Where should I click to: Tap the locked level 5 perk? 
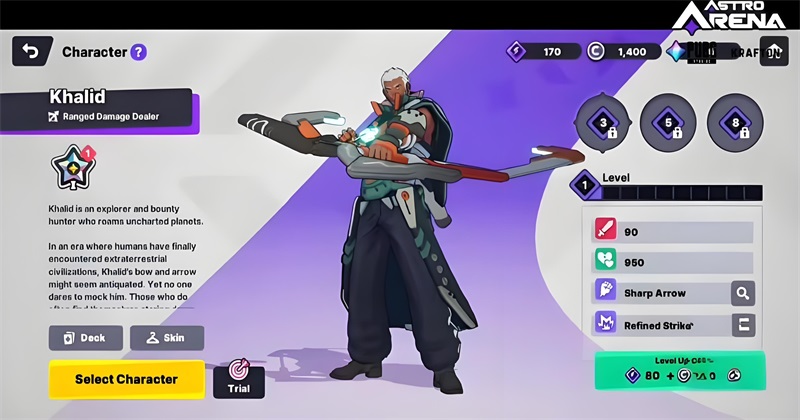(667, 123)
